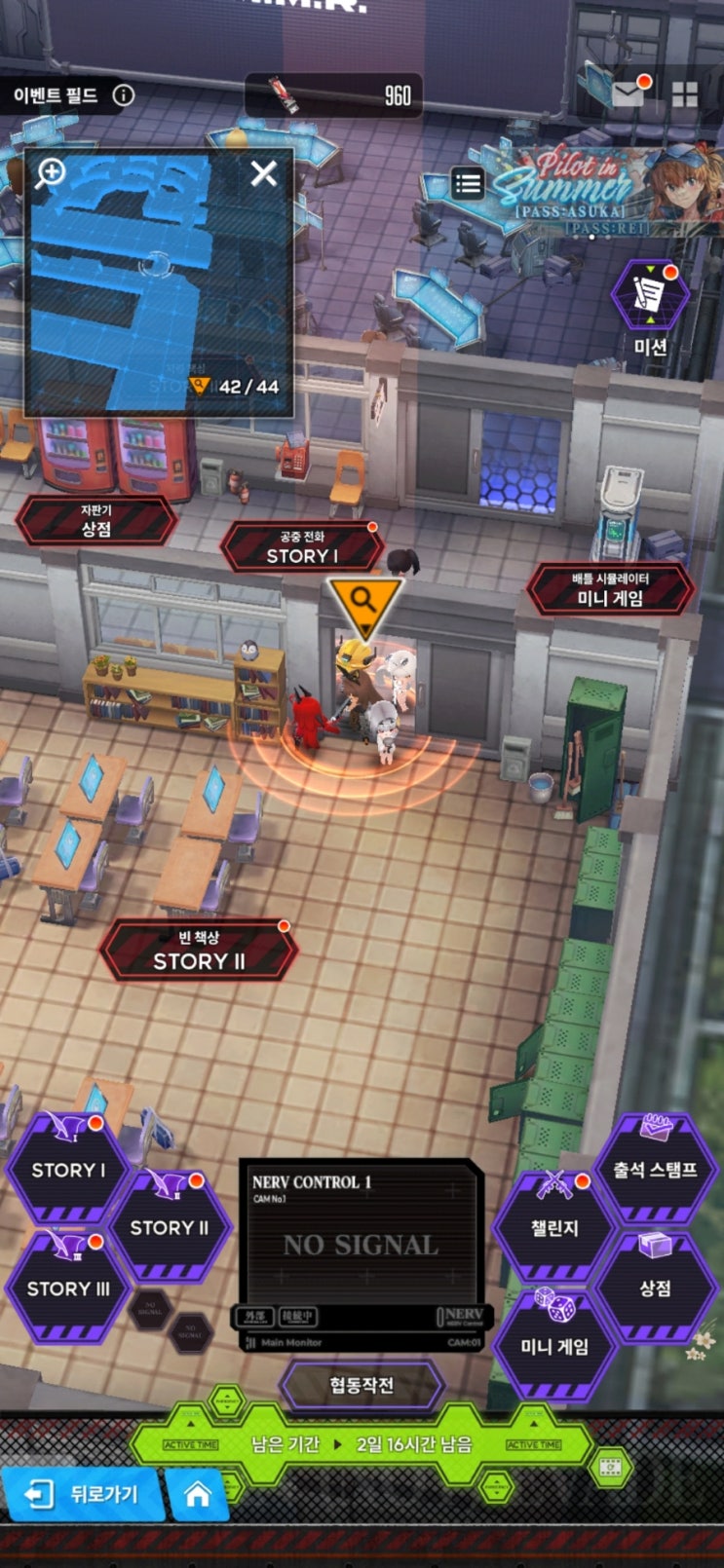Start 협동작전 co-op operation
This screenshot has height=1568, width=724.
click(362, 1386)
